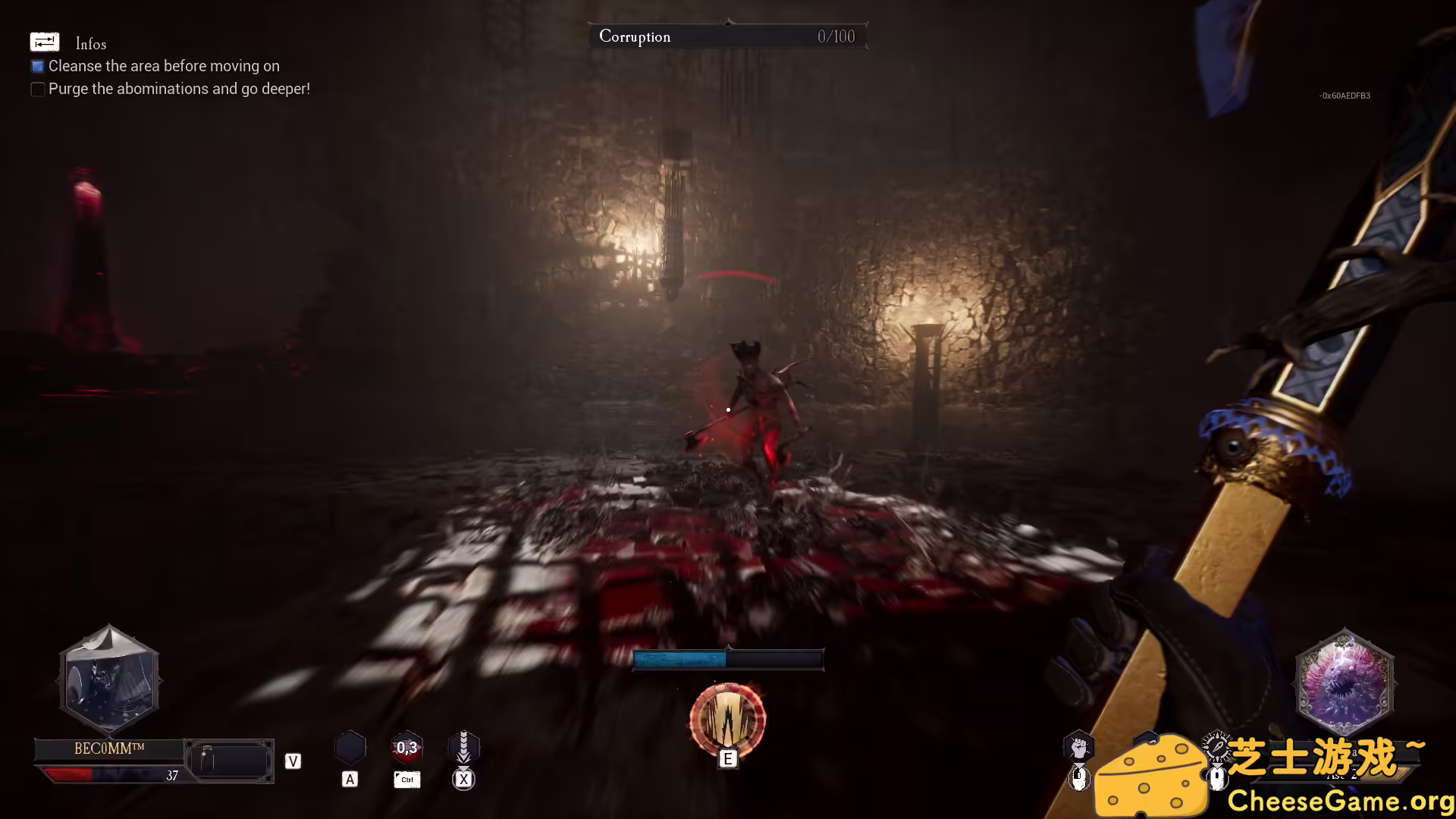Image resolution: width=1456 pixels, height=819 pixels.
Task: Select the fist melee attack icon
Action: 1080,747
